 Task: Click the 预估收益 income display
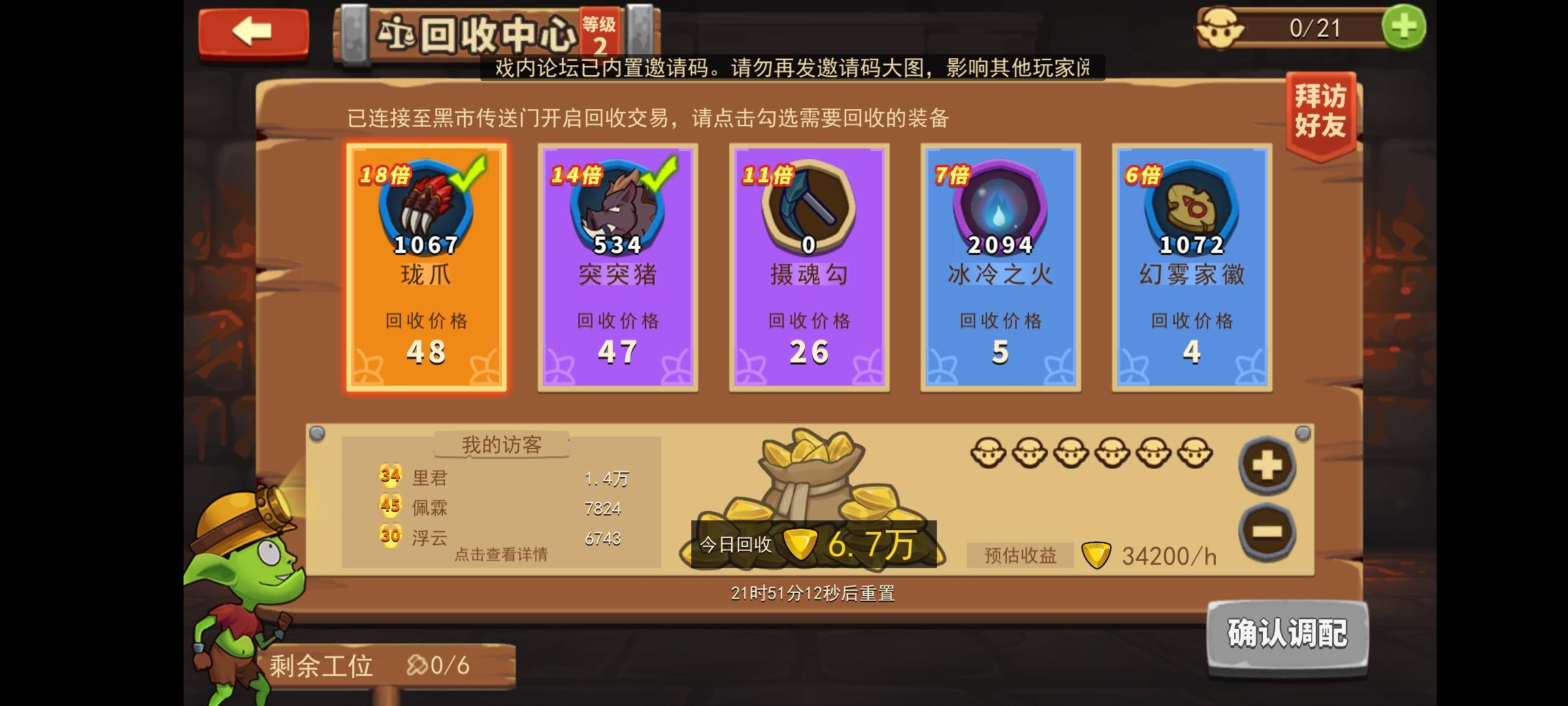click(1022, 556)
